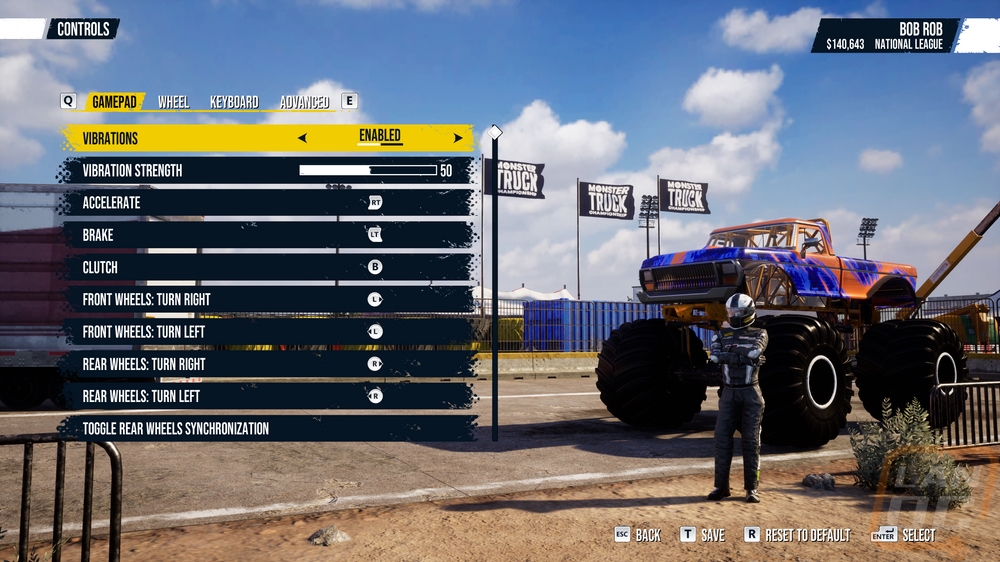Choose the Clutch binding row
Image resolution: width=1000 pixels, height=562 pixels.
point(268,267)
